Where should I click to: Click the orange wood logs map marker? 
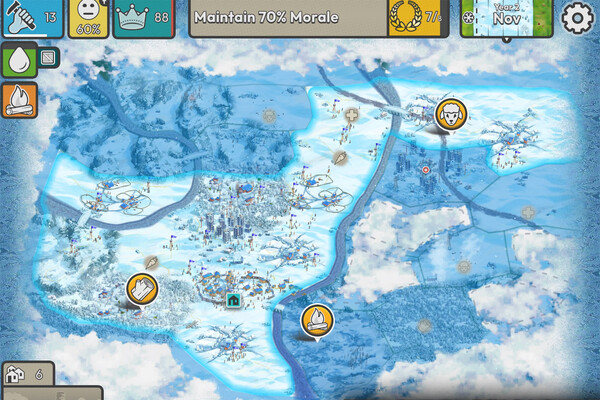click(x=142, y=289)
